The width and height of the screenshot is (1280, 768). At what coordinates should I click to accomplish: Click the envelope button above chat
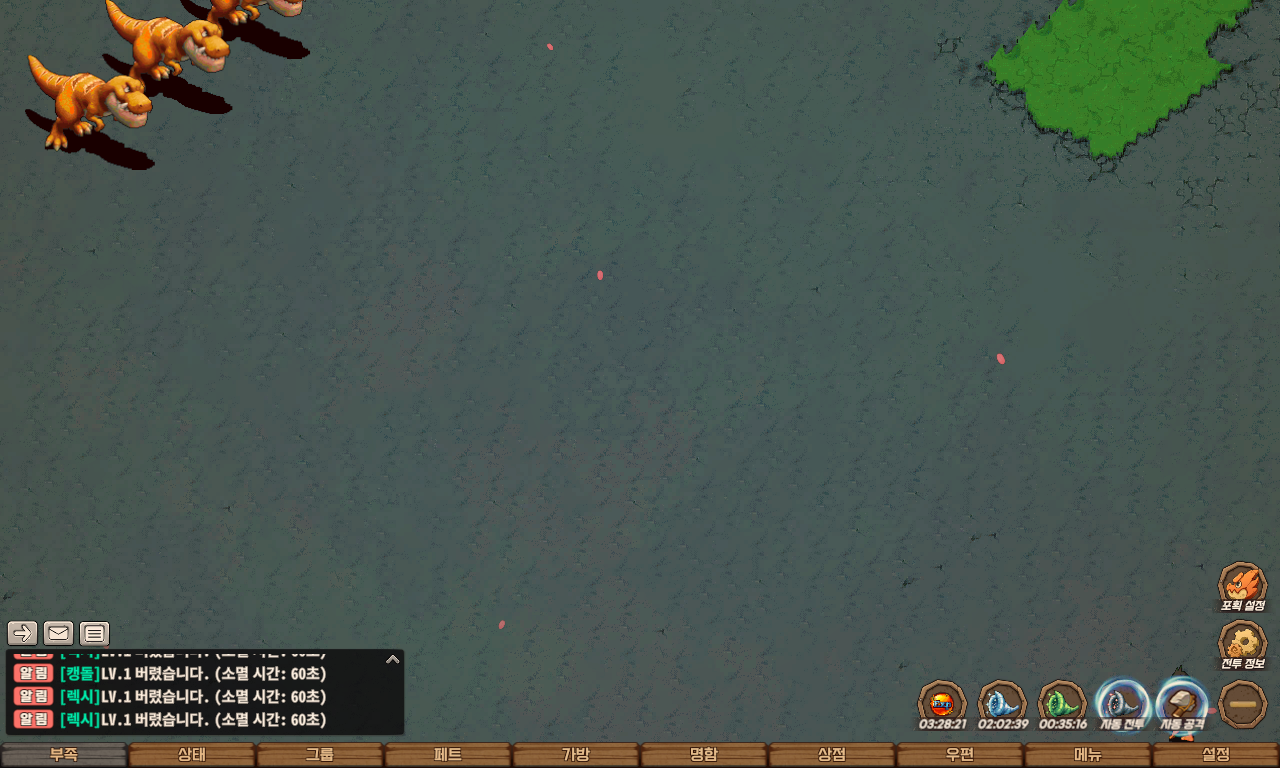coord(59,633)
